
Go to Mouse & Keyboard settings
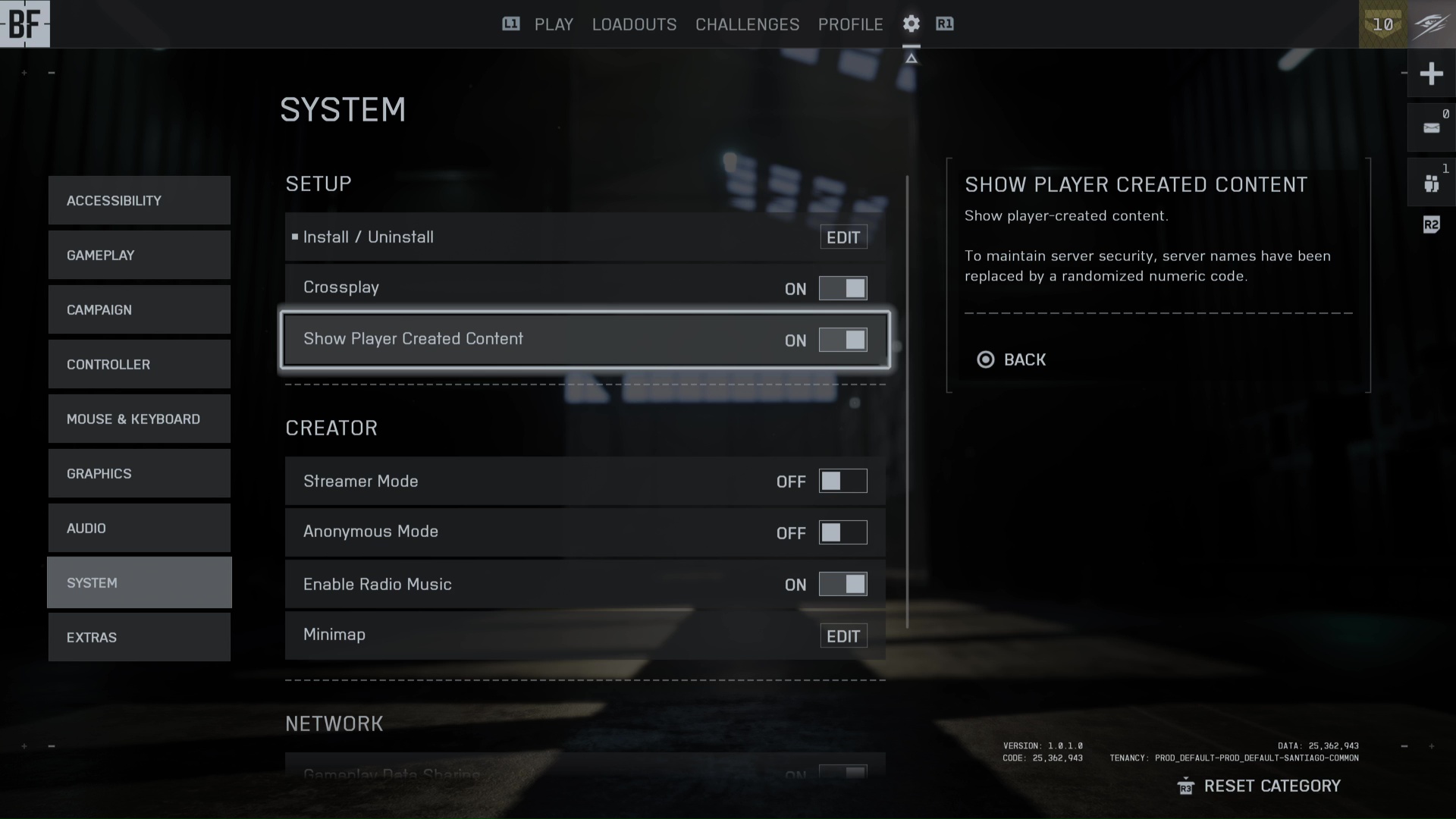tap(139, 419)
